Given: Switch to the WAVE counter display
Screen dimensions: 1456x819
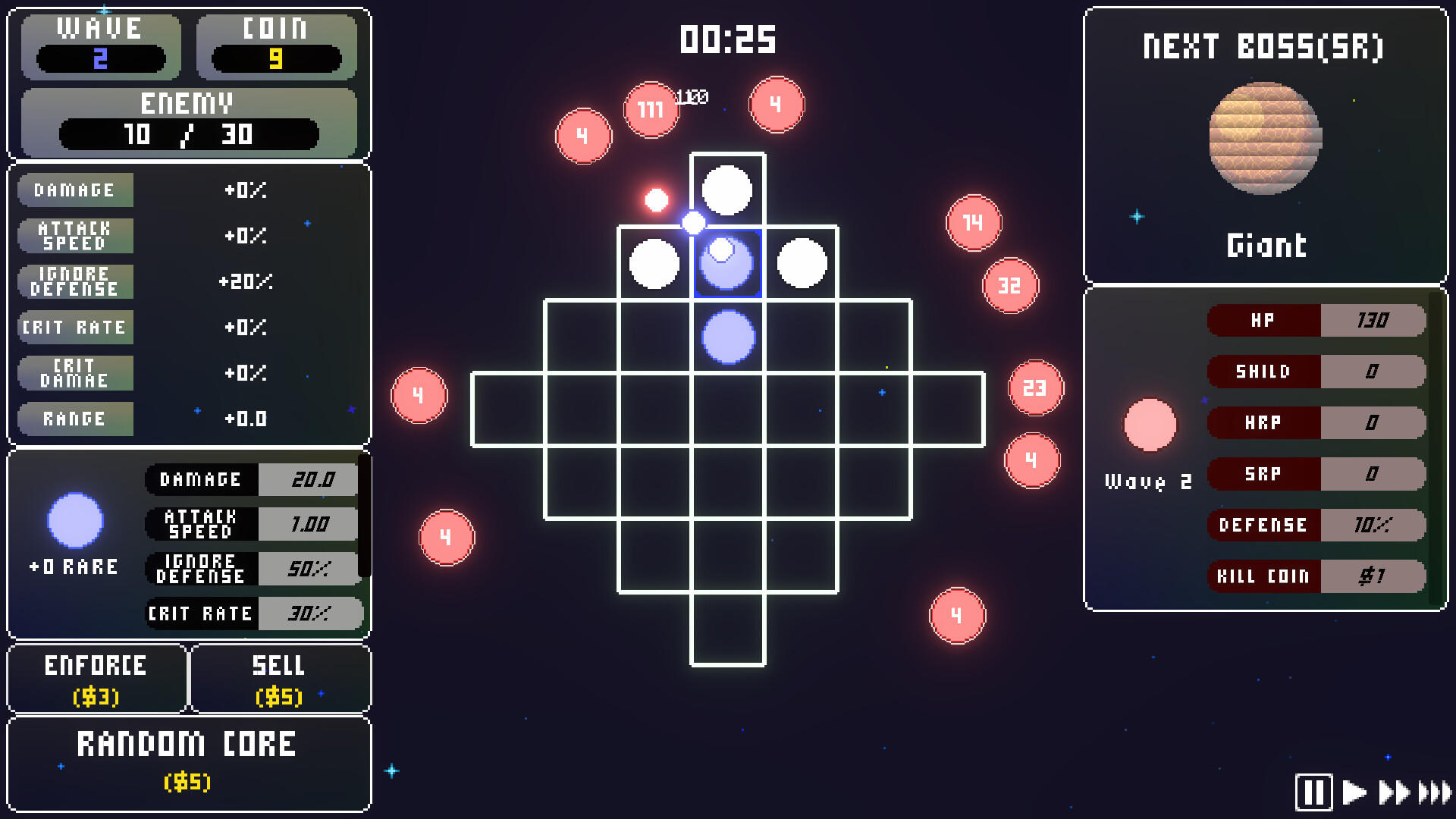Looking at the screenshot, I should tap(101, 47).
